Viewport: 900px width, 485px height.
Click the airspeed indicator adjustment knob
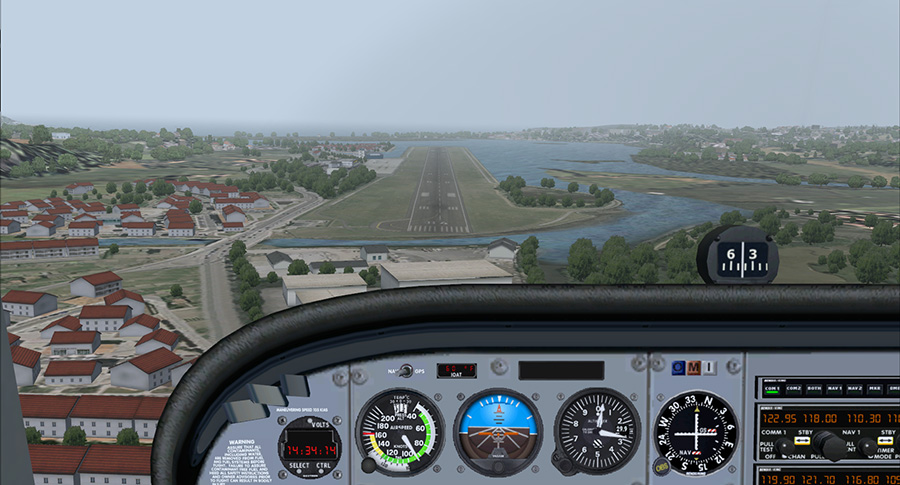(x=369, y=465)
